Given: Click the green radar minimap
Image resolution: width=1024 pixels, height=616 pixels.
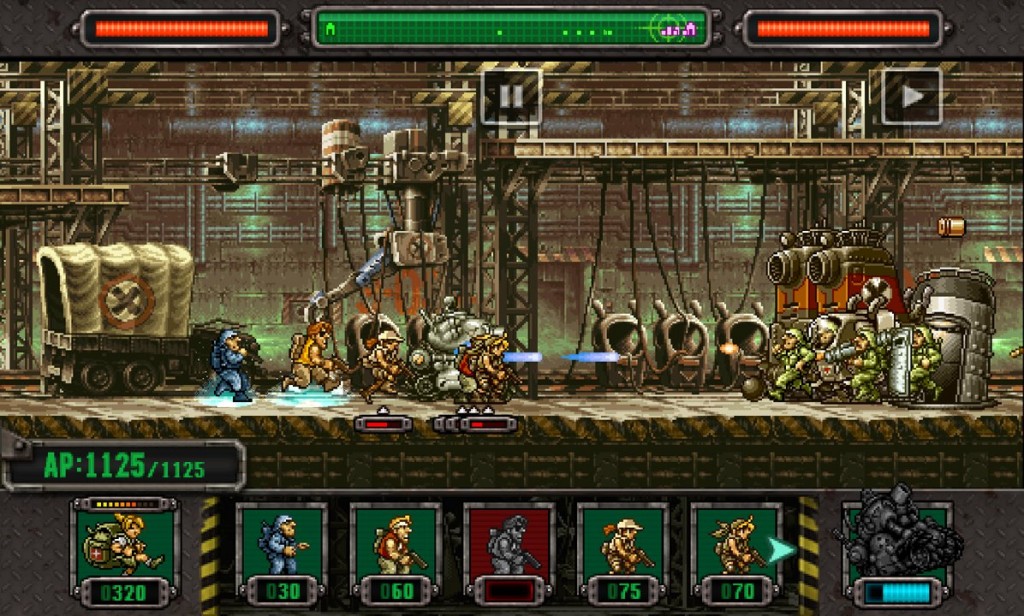Looking at the screenshot, I should [x=511, y=29].
